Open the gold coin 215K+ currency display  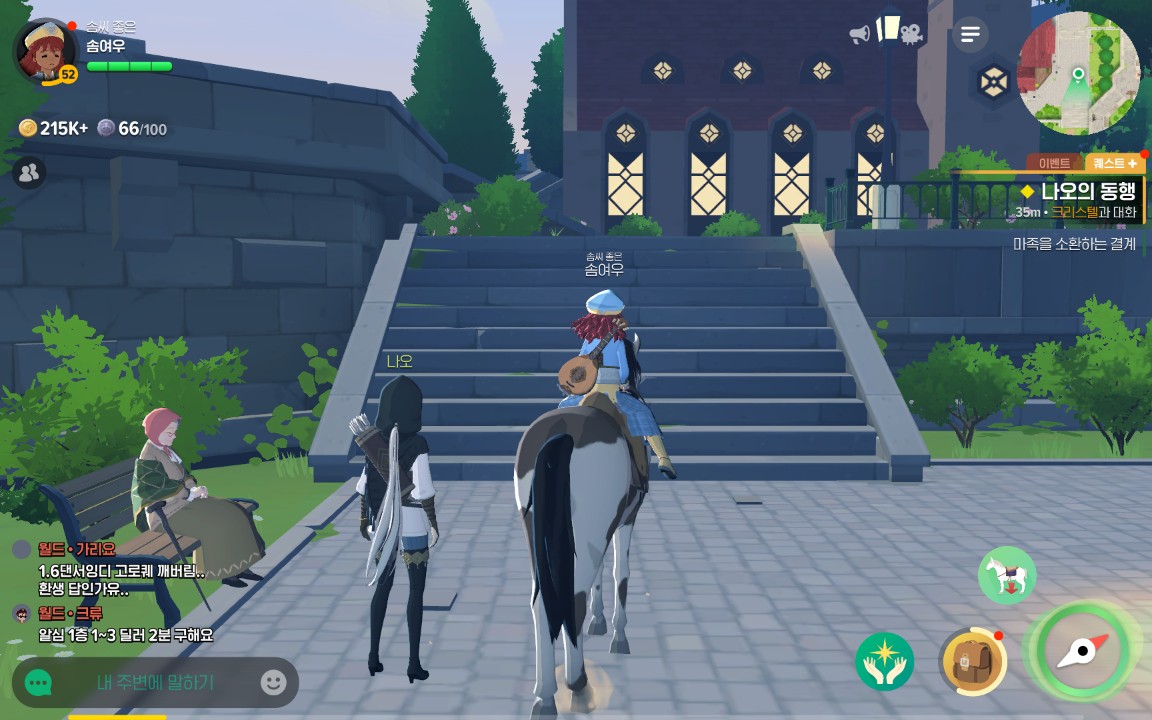coord(53,128)
